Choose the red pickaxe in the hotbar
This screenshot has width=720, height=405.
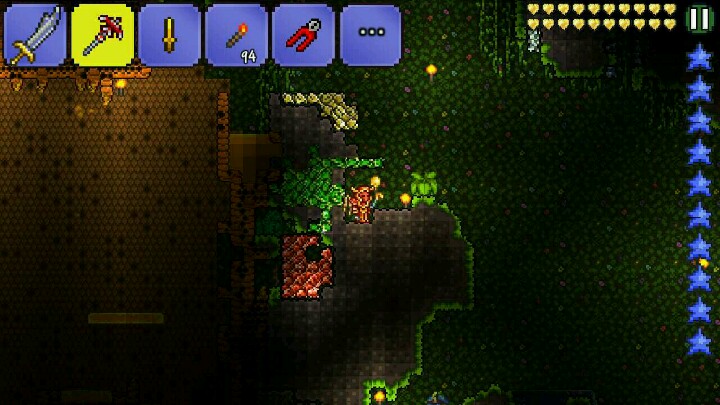click(102, 35)
